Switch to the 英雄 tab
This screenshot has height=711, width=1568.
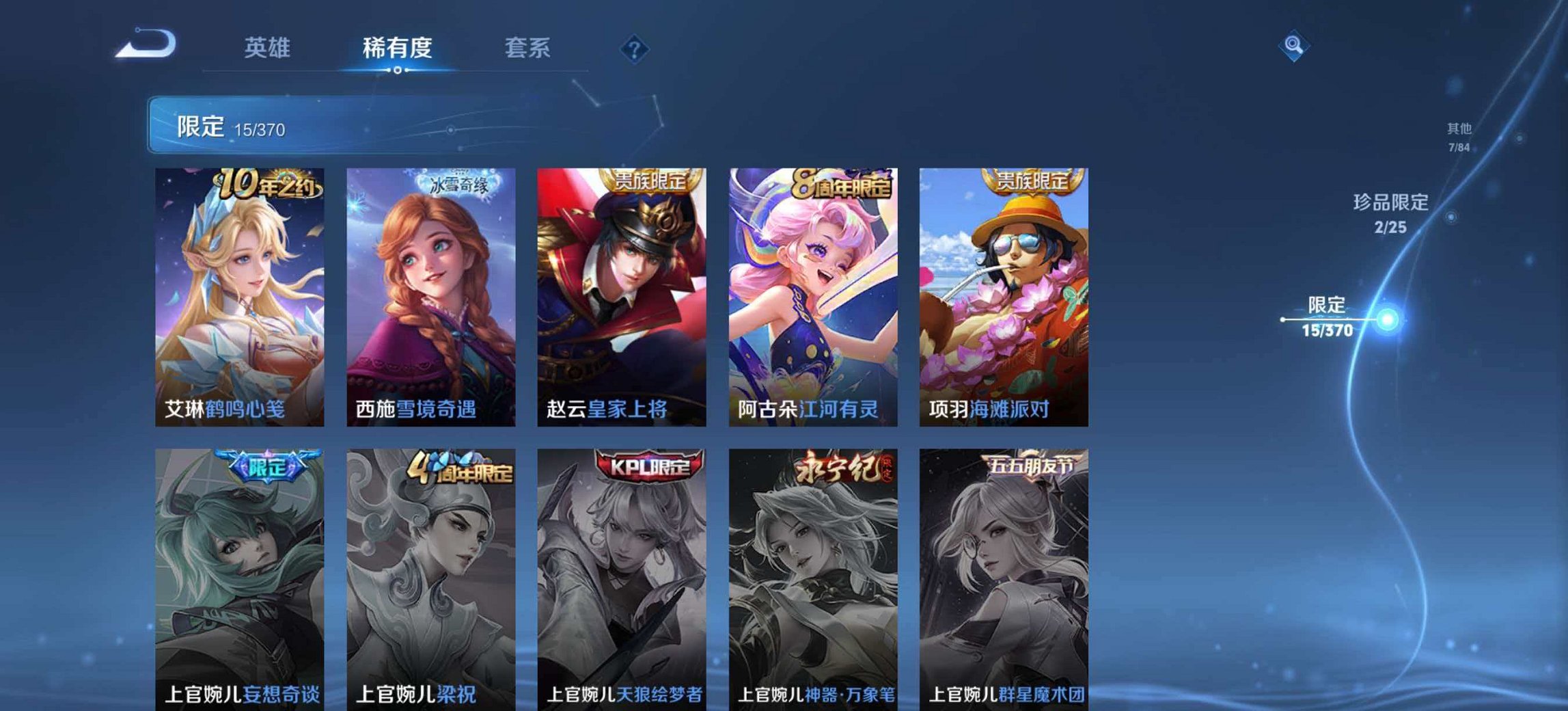tap(269, 48)
